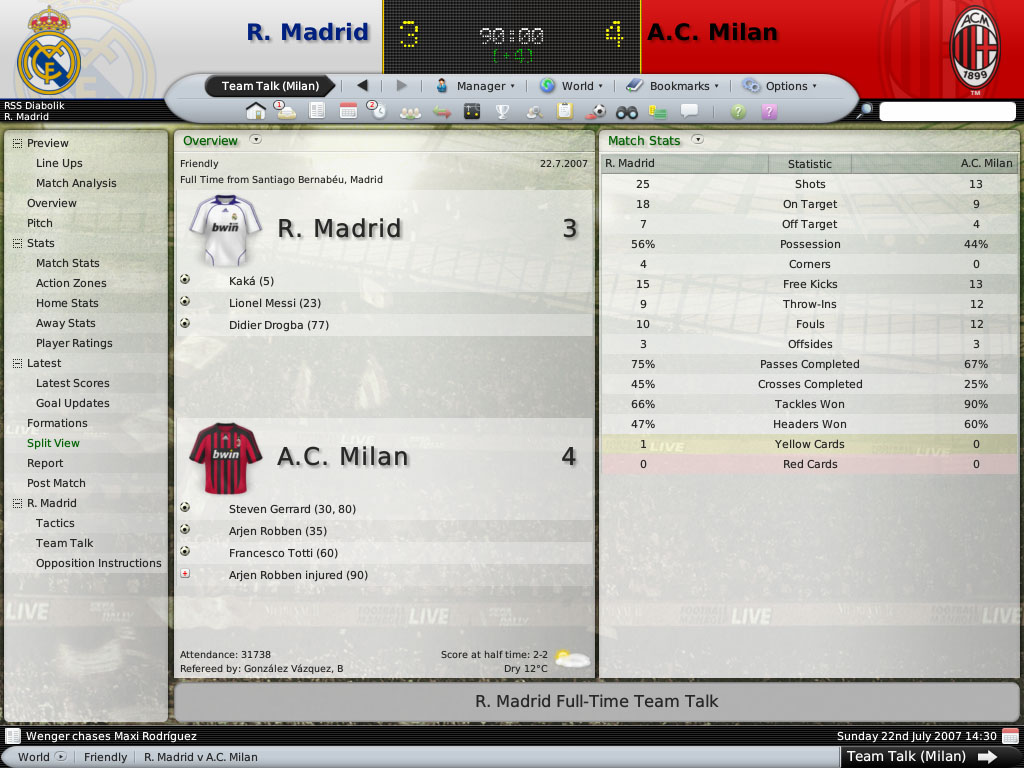Open R. Madrid Tactics
The image size is (1024, 768).
pos(55,523)
